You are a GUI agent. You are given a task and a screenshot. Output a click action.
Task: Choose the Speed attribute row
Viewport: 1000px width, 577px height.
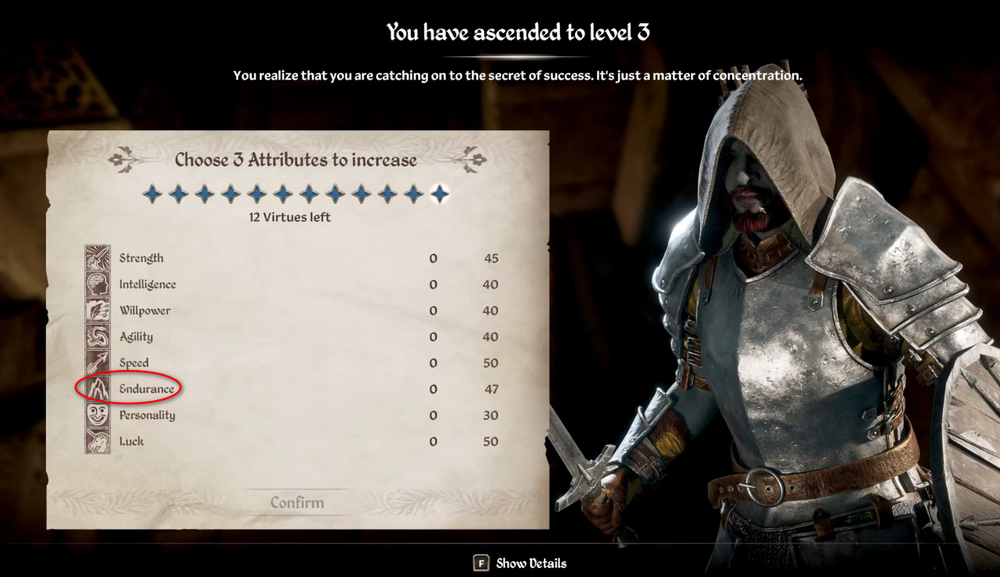tap(134, 363)
